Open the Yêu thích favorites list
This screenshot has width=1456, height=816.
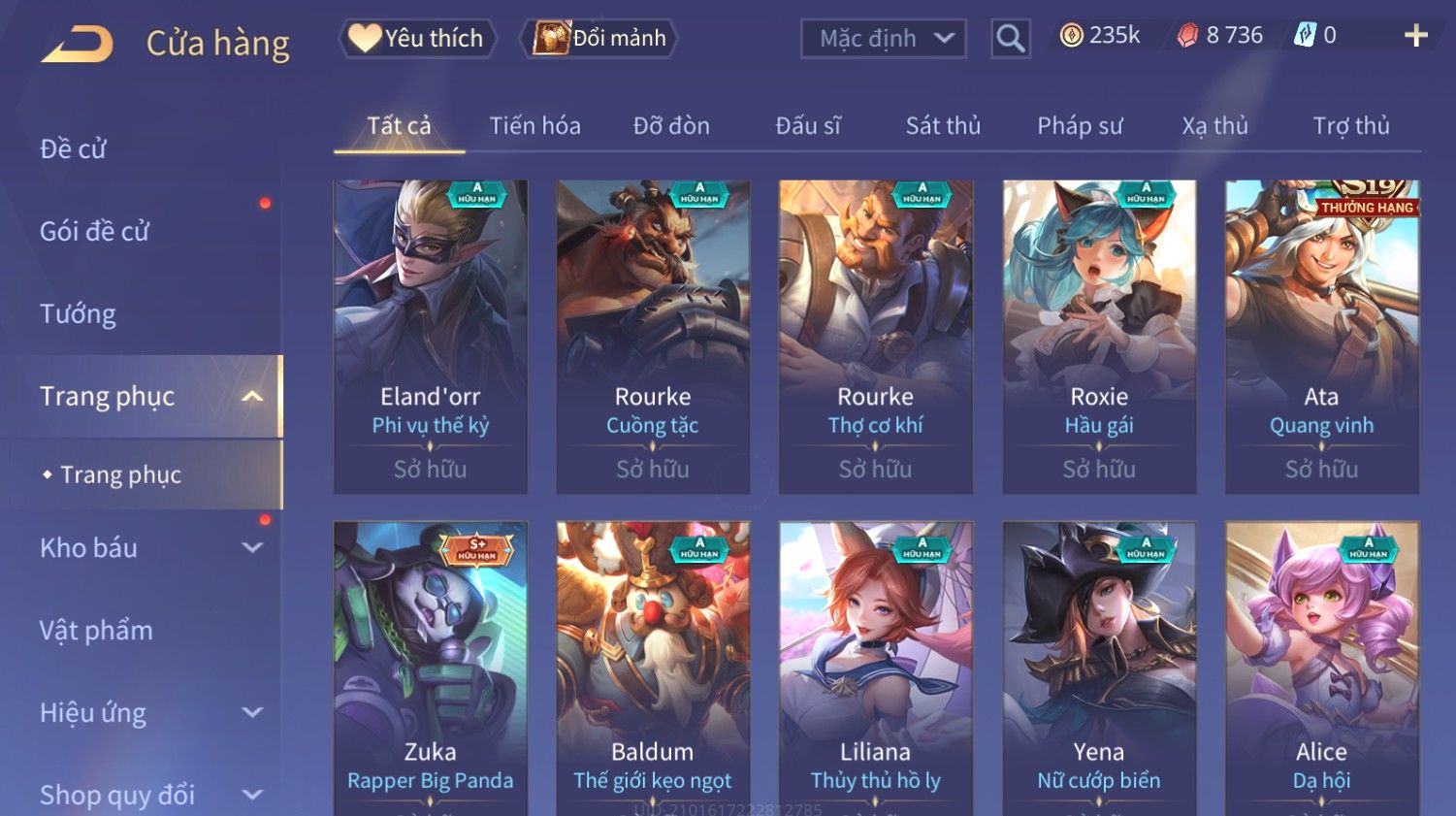pyautogui.click(x=417, y=38)
